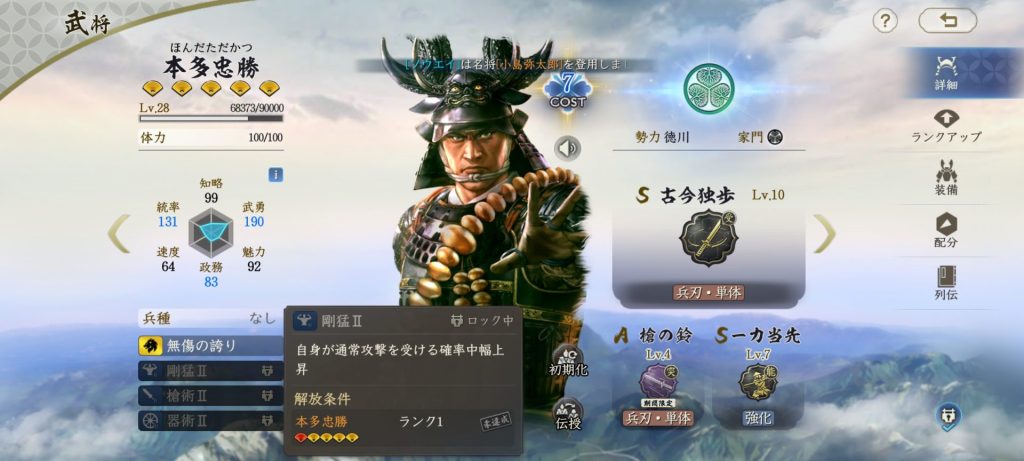This screenshot has width=1024, height=461.
Task: Go back with the return arrow button
Action: 947,21
